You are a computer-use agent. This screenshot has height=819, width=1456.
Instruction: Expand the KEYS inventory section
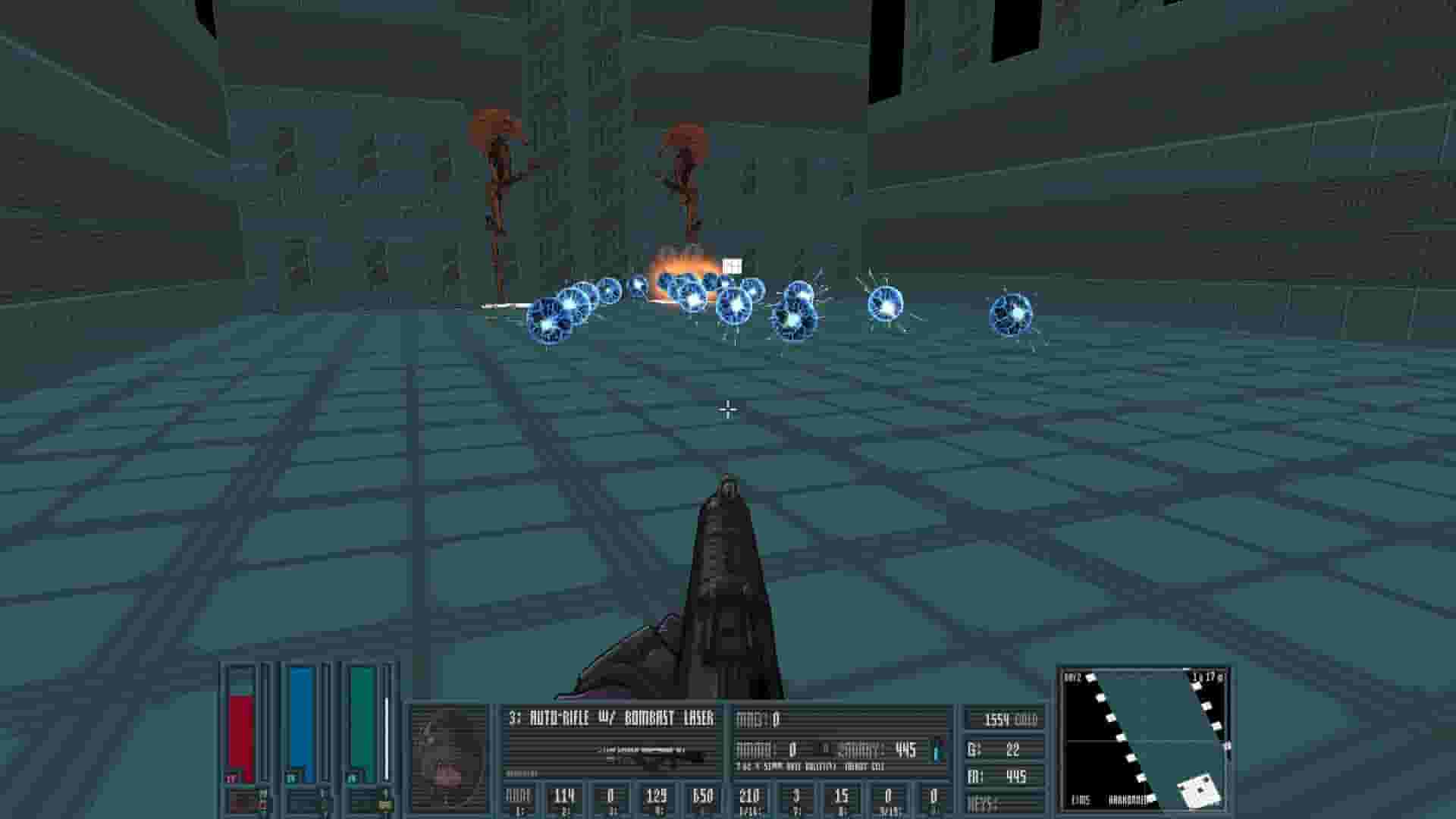[x=986, y=804]
